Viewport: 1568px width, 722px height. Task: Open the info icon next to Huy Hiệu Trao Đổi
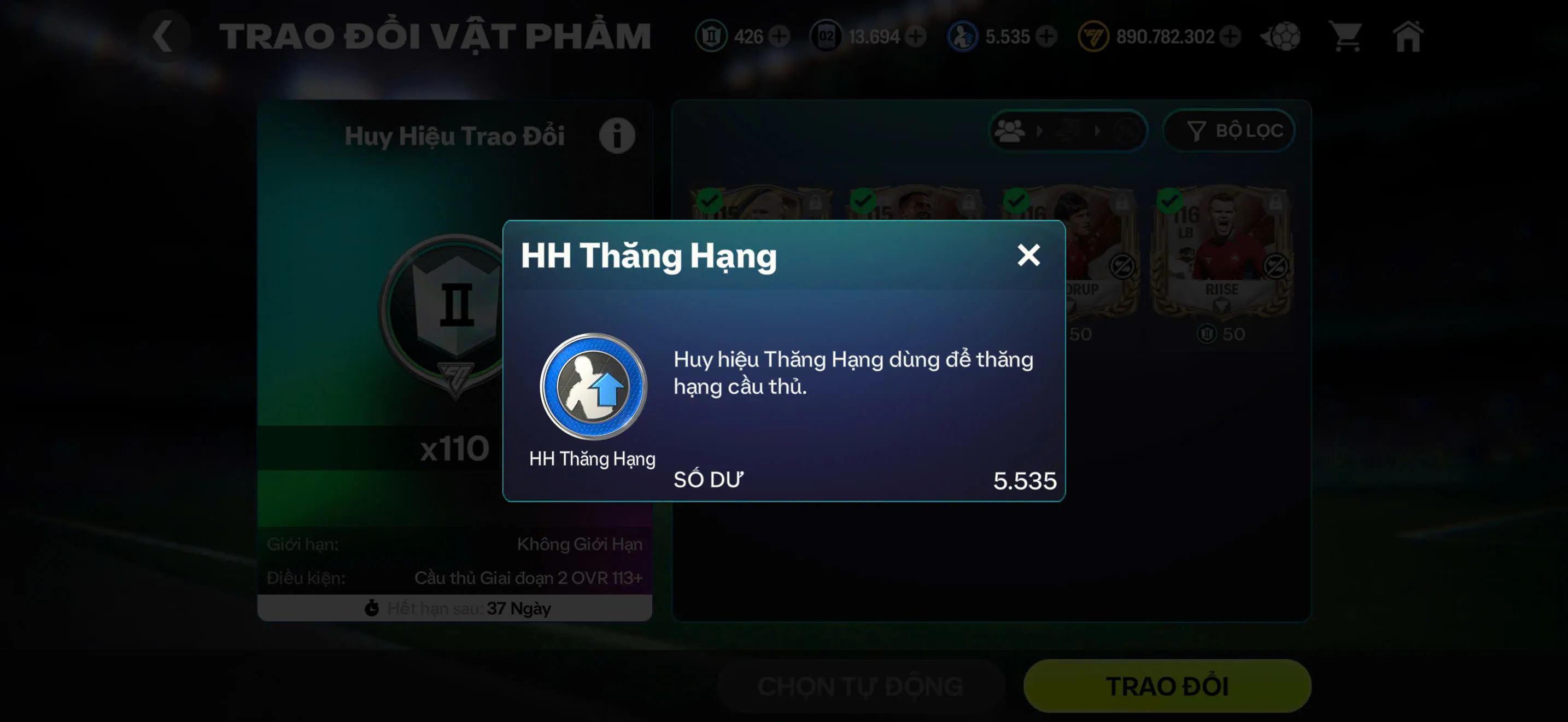coord(617,135)
